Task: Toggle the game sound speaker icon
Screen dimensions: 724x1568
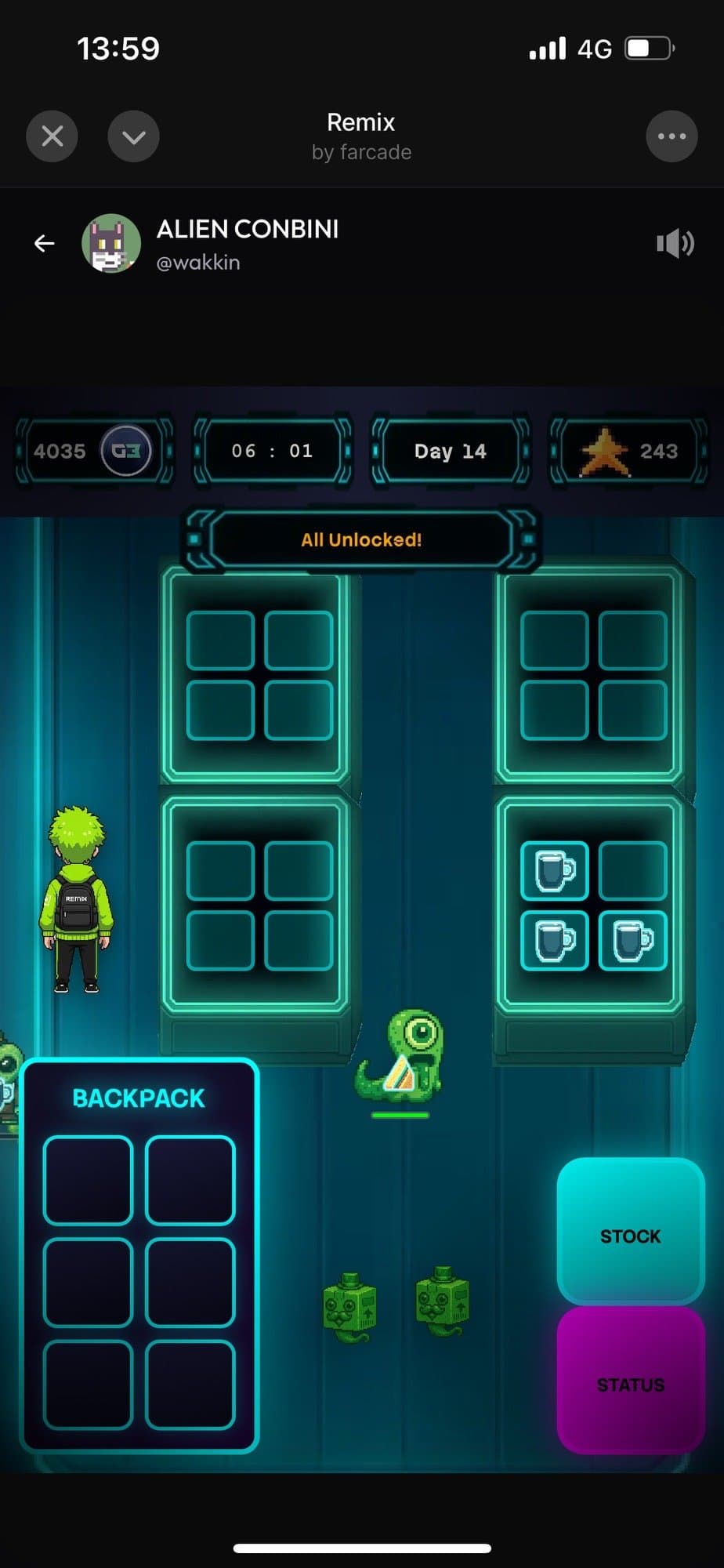Action: coord(675,244)
